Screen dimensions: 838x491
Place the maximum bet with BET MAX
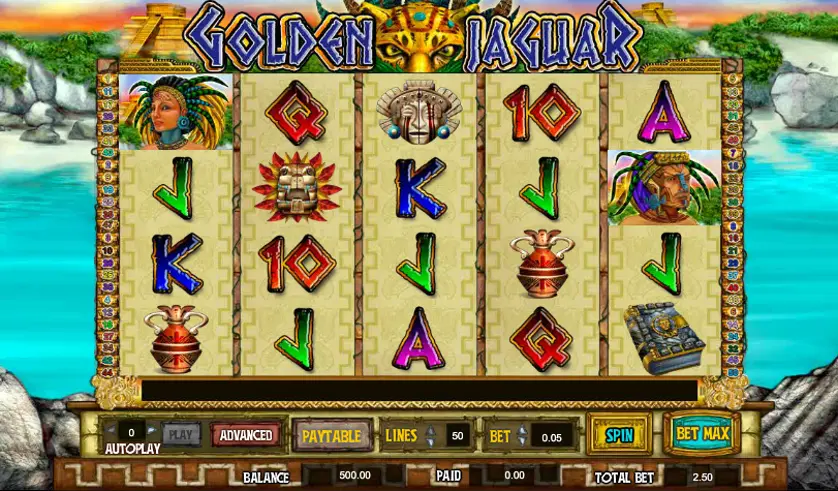click(x=700, y=435)
